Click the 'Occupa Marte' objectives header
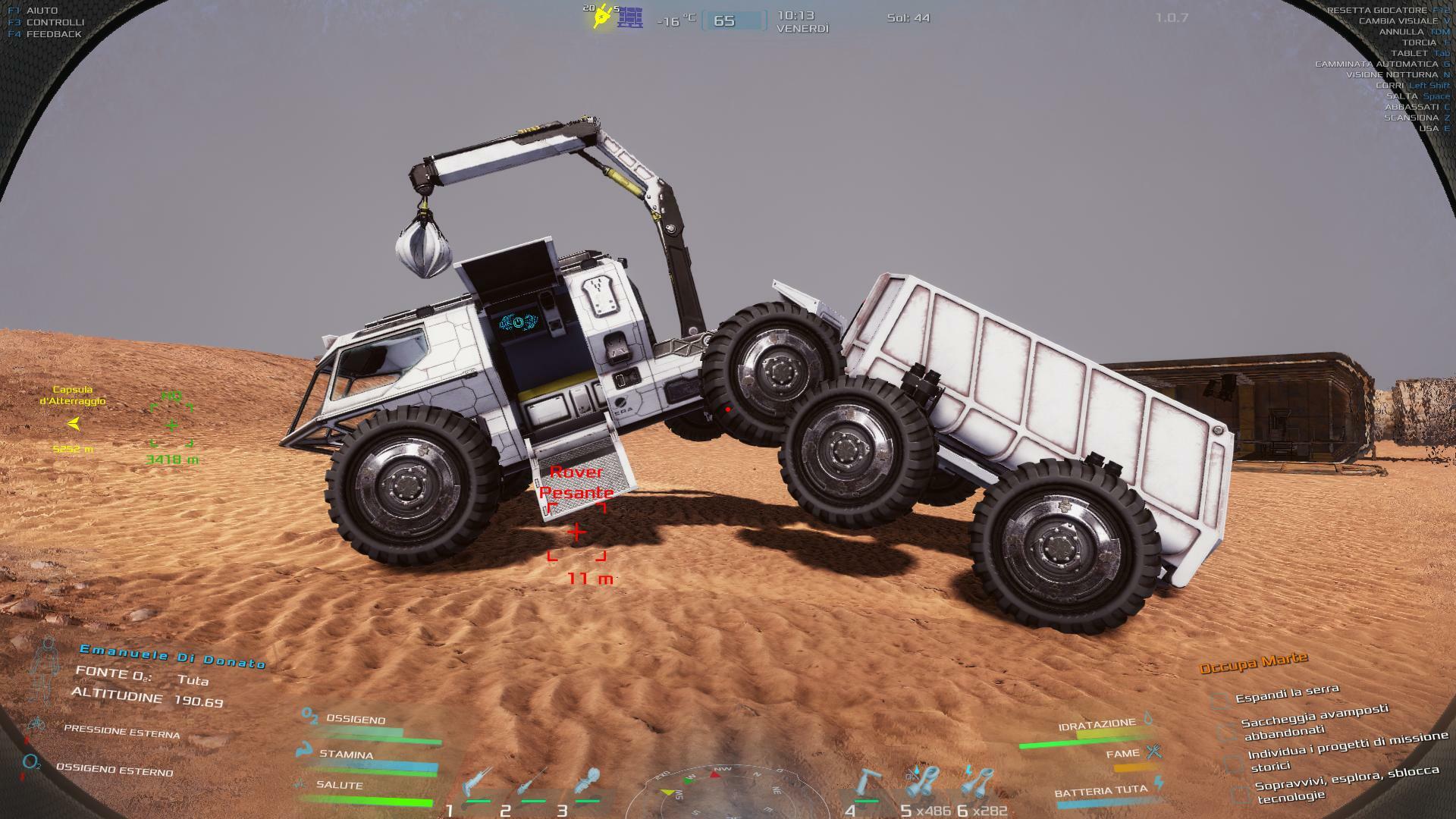 [1254, 663]
